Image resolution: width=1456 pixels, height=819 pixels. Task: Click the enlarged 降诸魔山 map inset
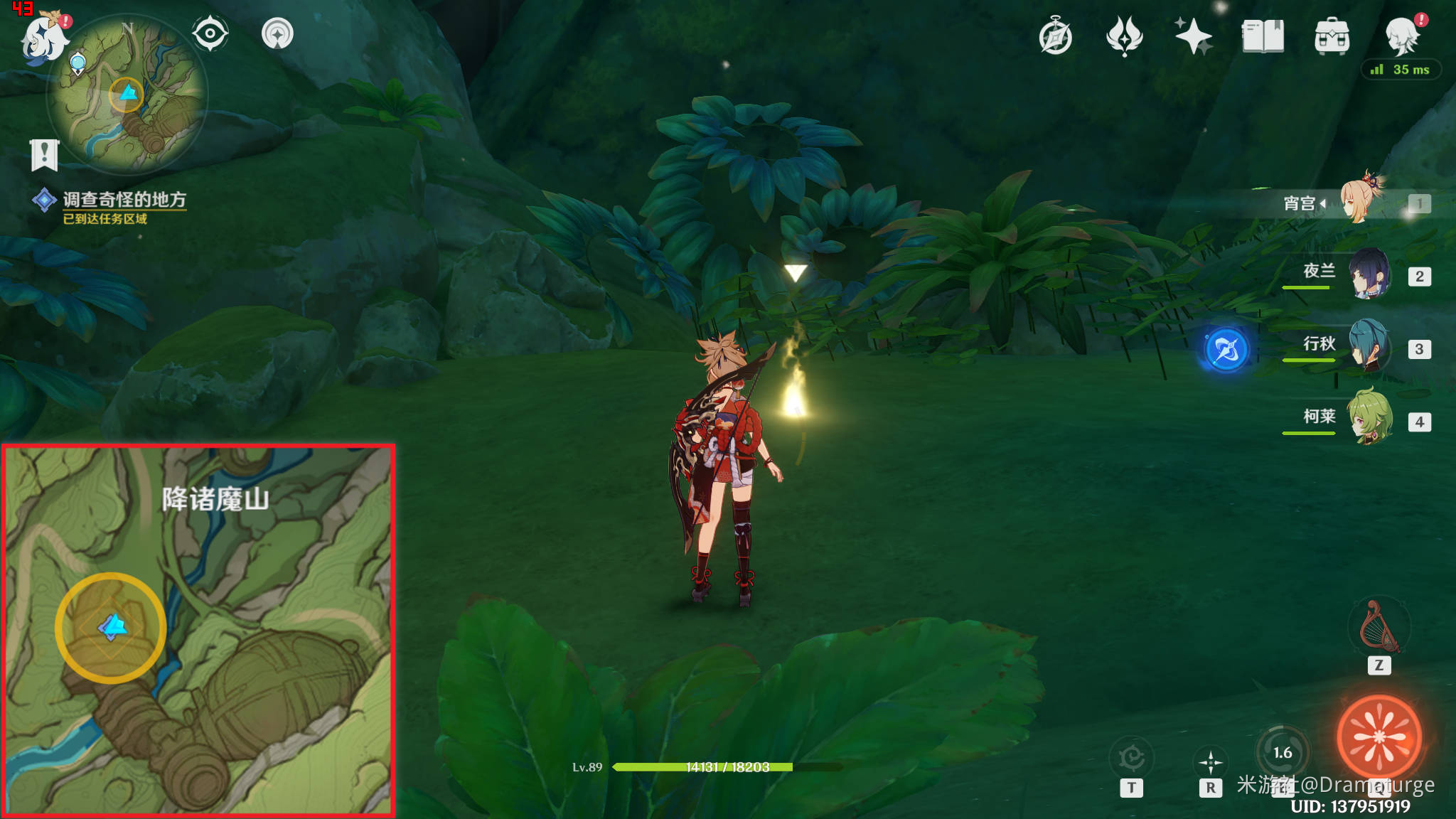click(x=198, y=631)
